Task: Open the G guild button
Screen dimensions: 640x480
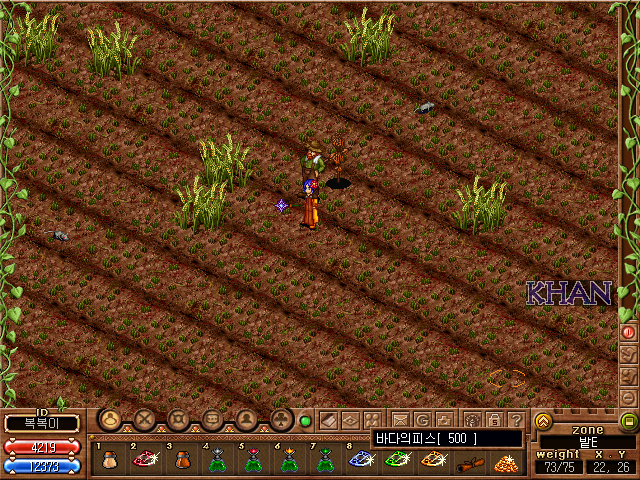Action: (x=422, y=420)
